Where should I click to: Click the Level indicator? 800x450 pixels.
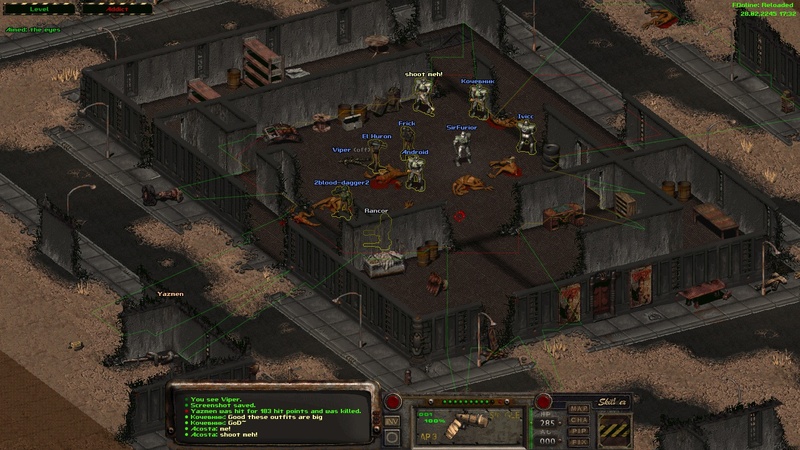pyautogui.click(x=40, y=5)
